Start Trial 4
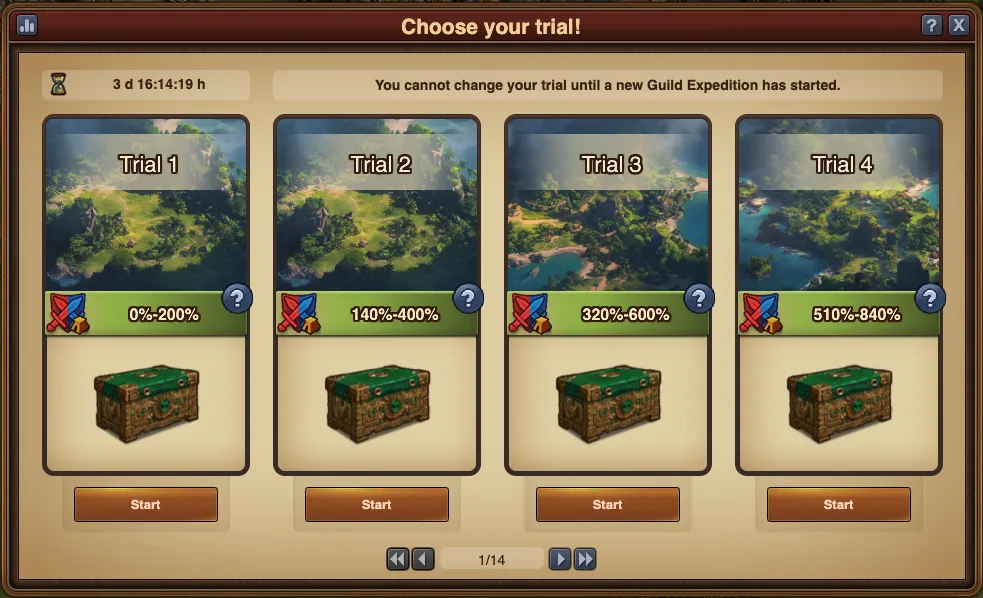983x598 pixels. click(838, 505)
